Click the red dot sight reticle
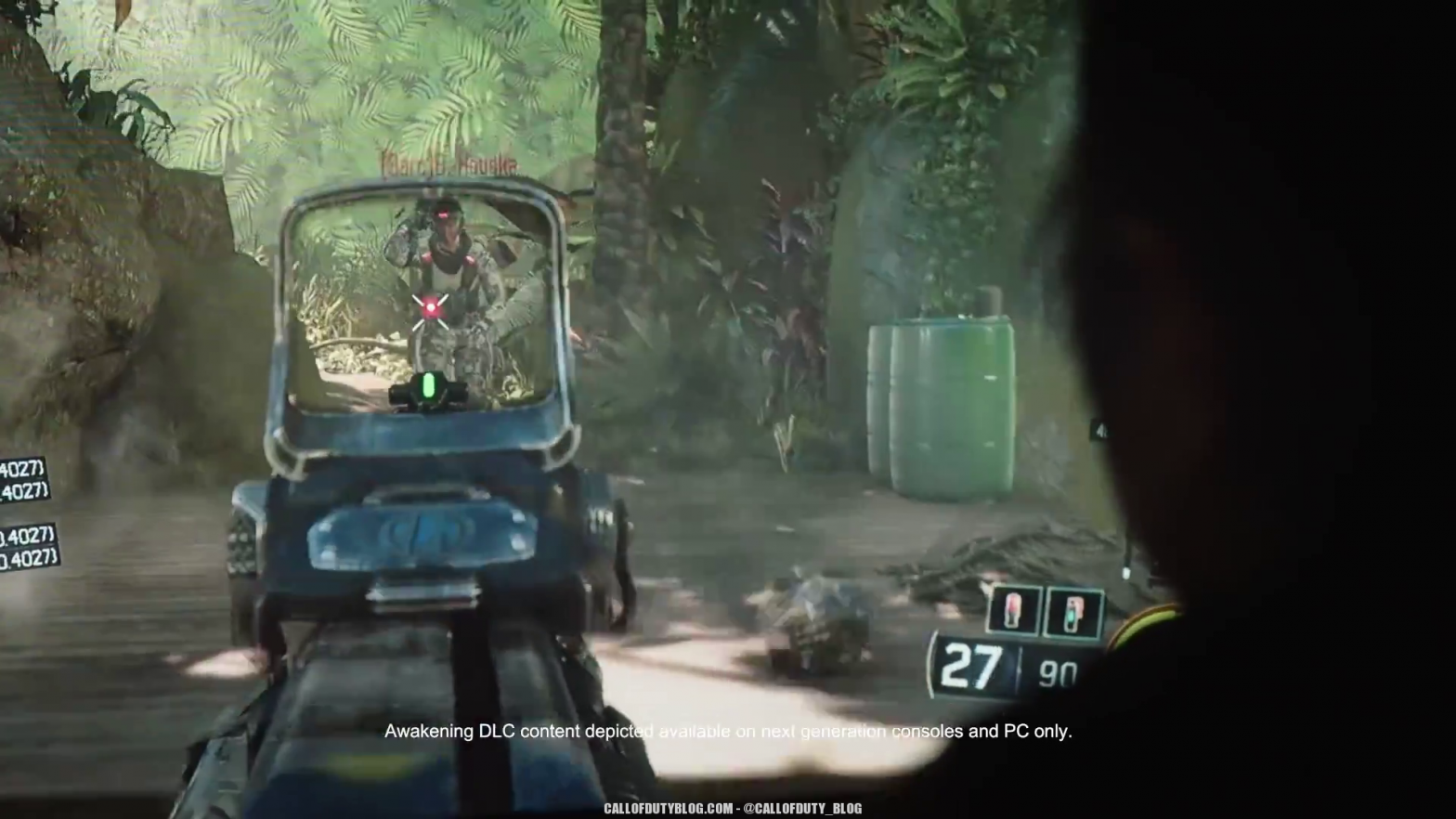The height and width of the screenshot is (819, 1456). (429, 306)
